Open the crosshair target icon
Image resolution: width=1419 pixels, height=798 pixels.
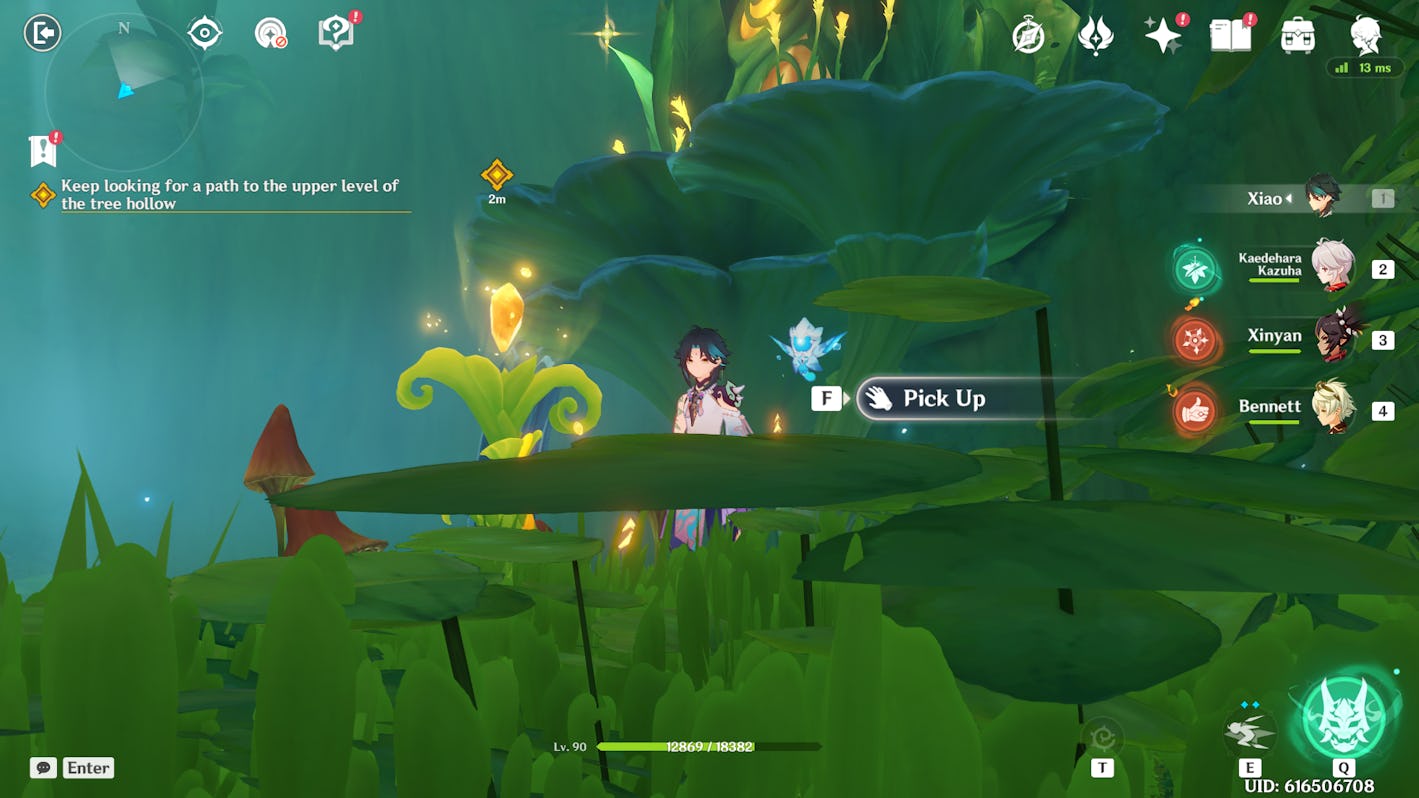[x=204, y=33]
